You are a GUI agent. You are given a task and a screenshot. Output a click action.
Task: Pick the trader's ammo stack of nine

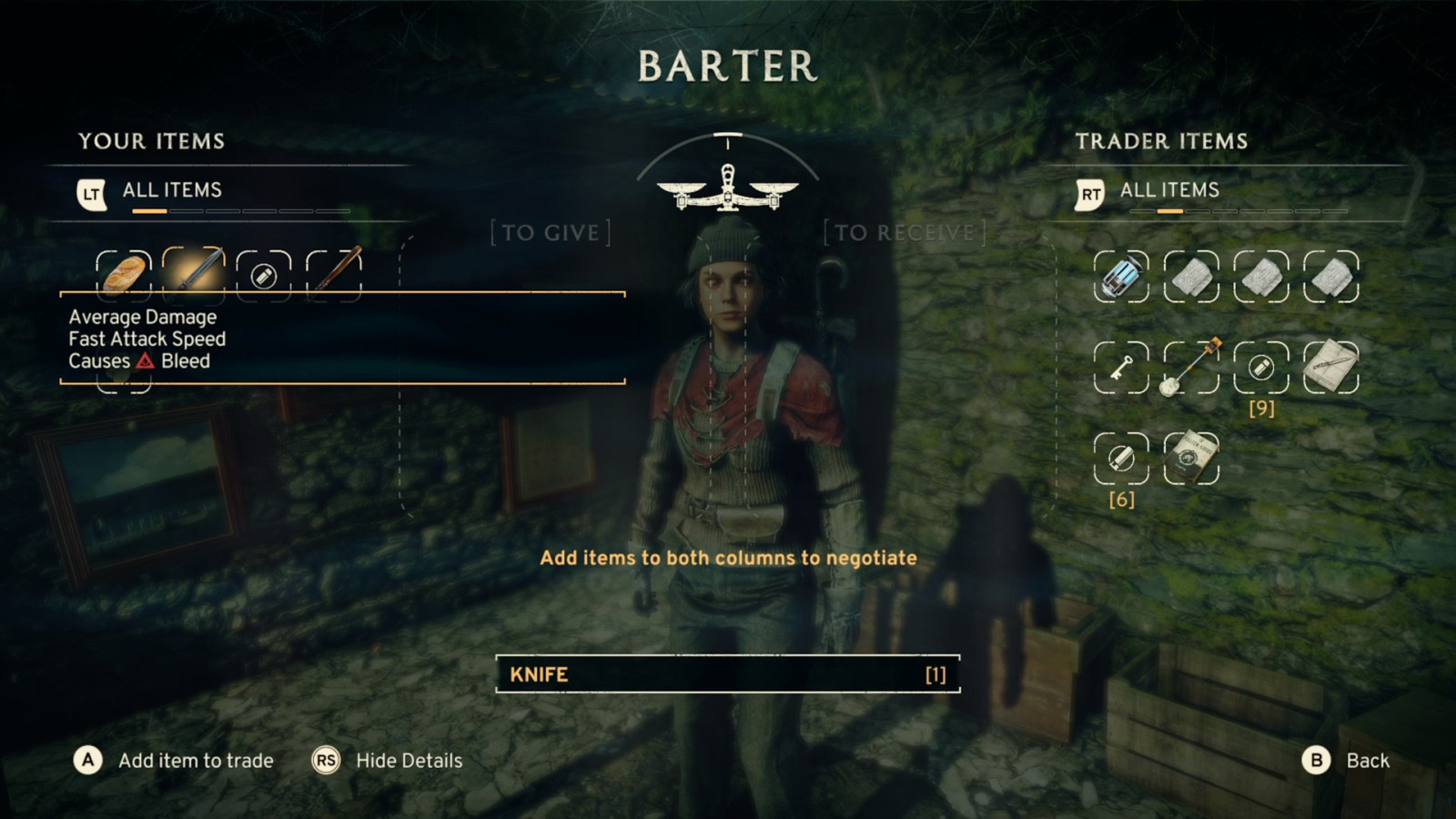(x=1261, y=368)
